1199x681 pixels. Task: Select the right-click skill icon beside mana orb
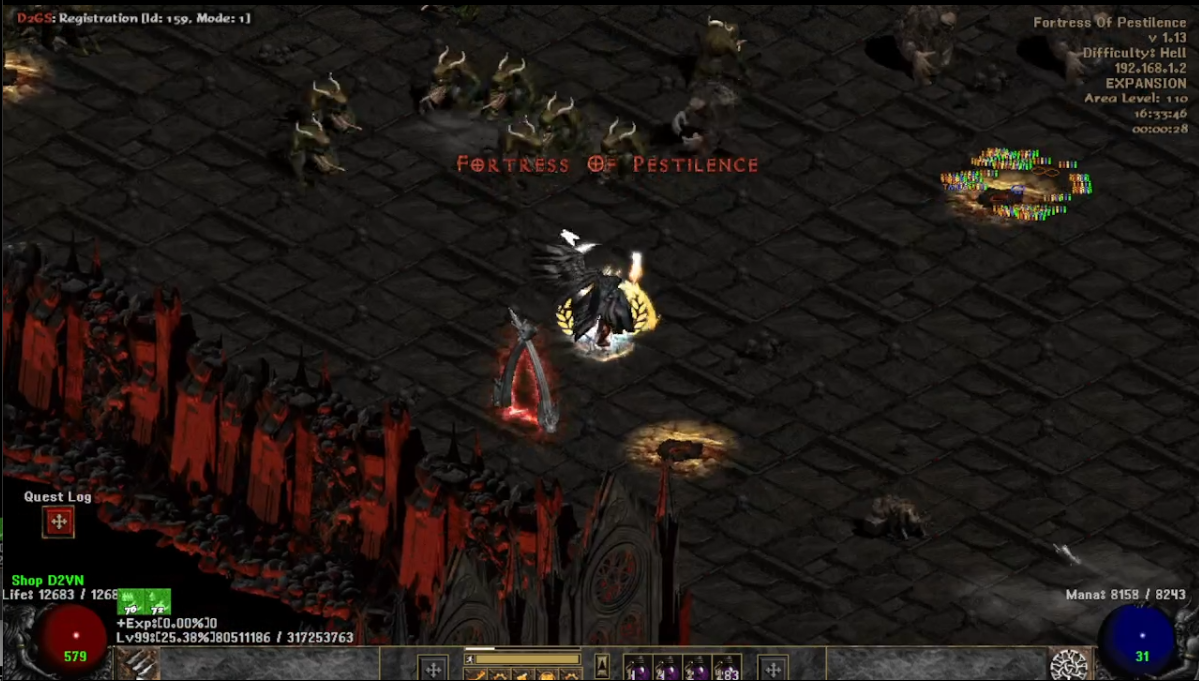coord(1070,665)
